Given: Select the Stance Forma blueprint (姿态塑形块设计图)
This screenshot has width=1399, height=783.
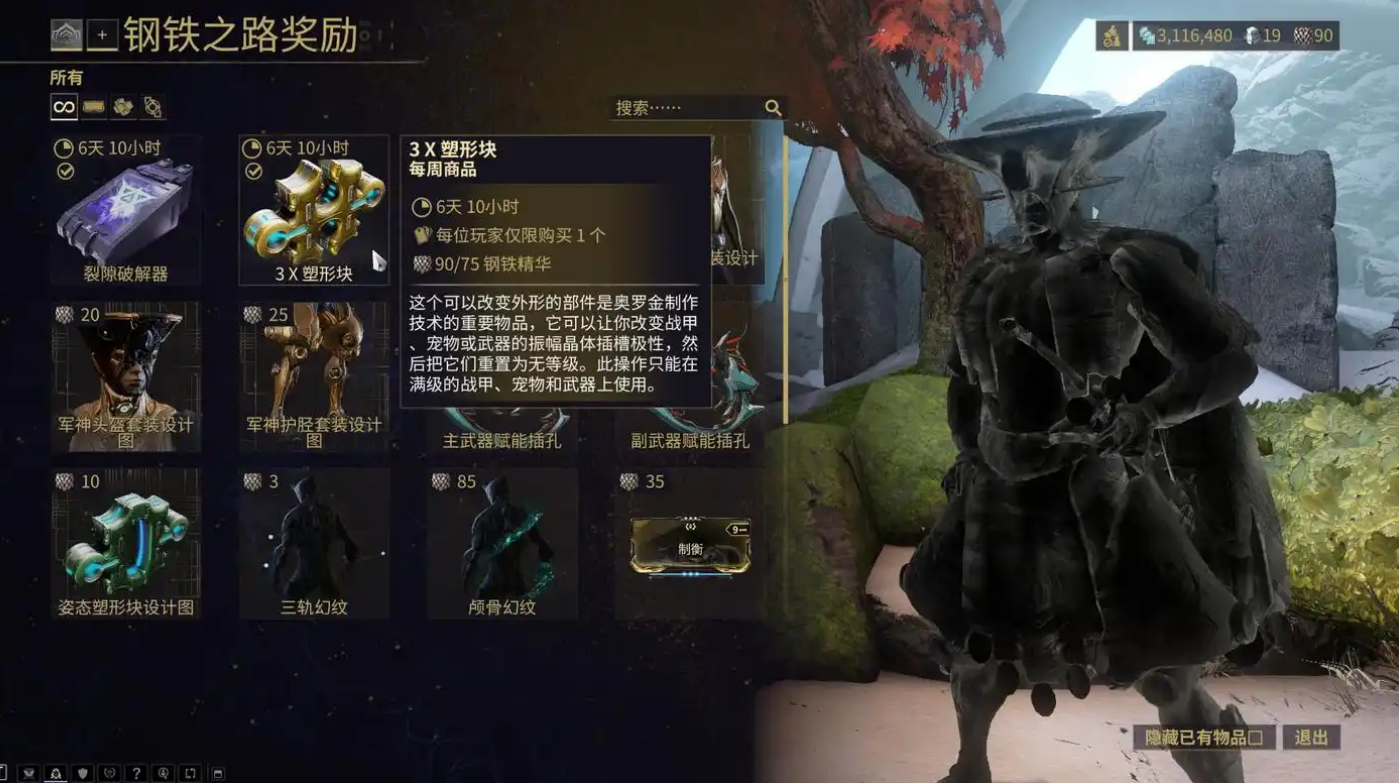Looking at the screenshot, I should (x=125, y=543).
